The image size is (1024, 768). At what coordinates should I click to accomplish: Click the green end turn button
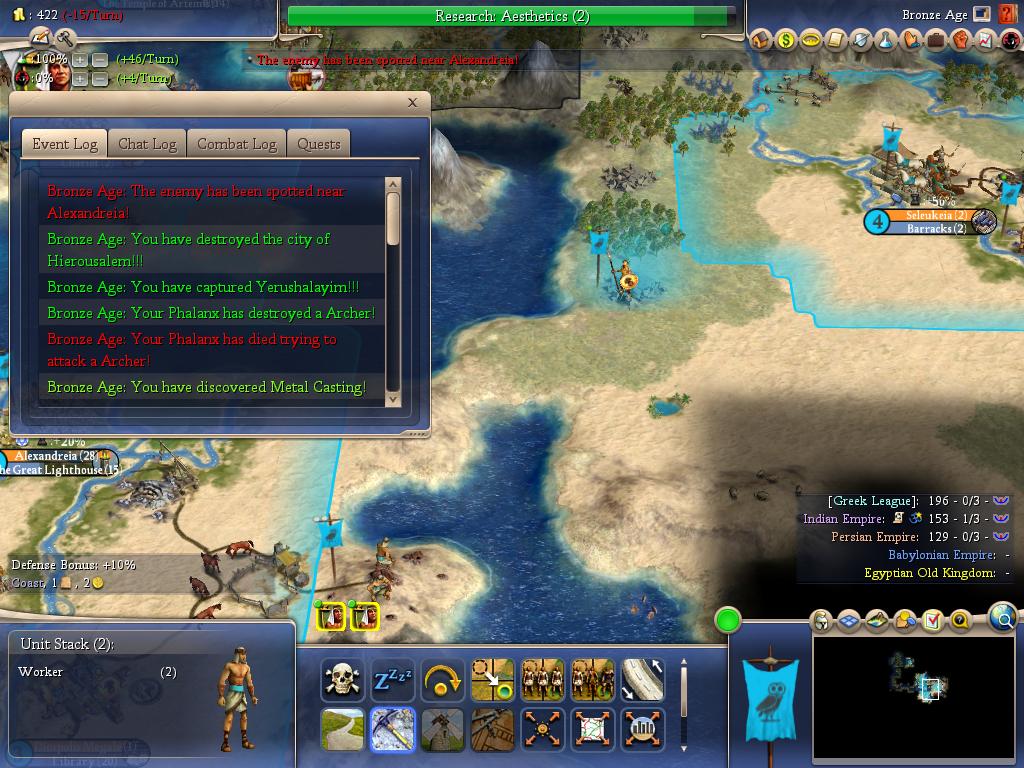pos(728,620)
